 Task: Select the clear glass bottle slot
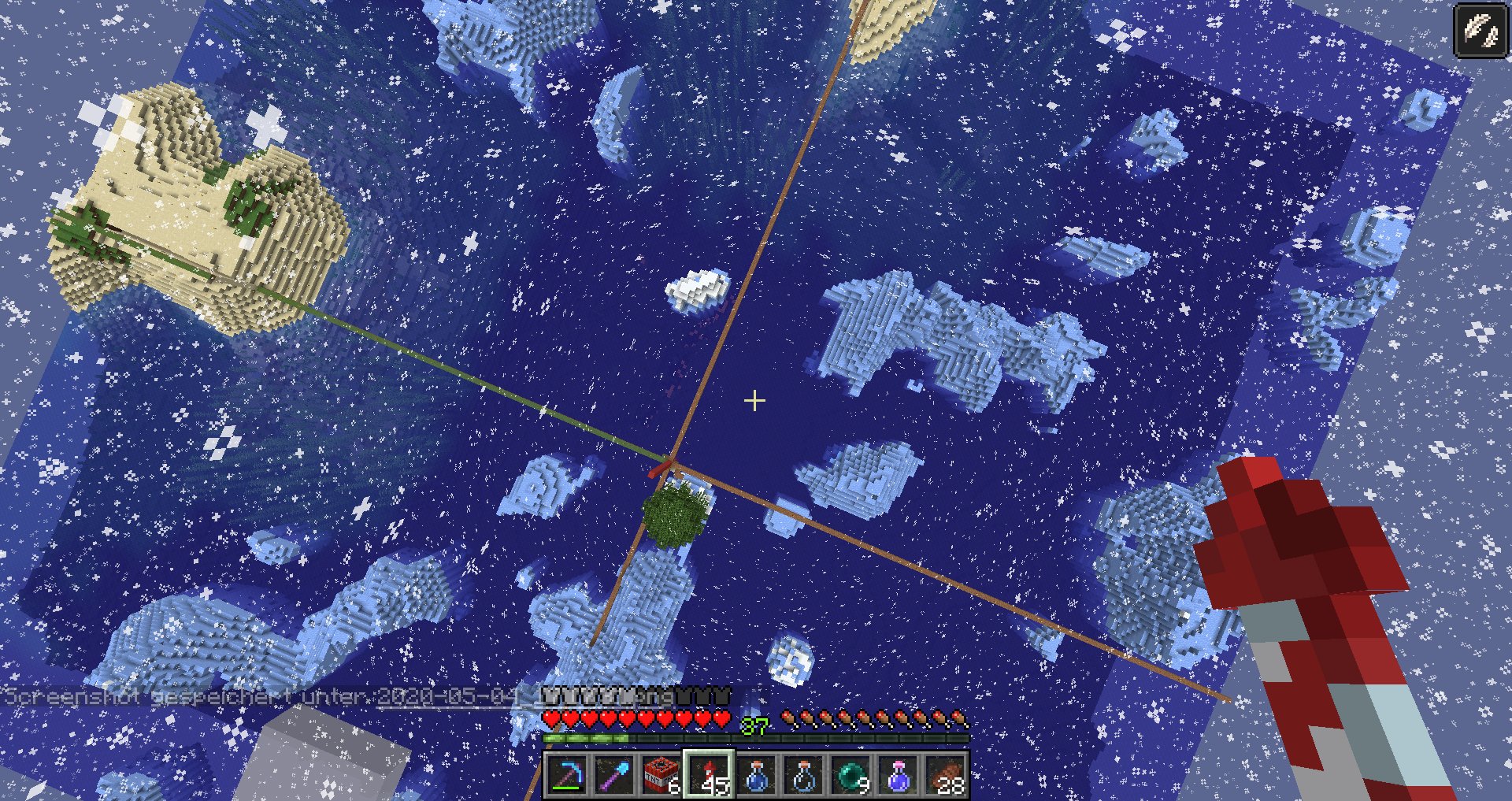[x=803, y=776]
